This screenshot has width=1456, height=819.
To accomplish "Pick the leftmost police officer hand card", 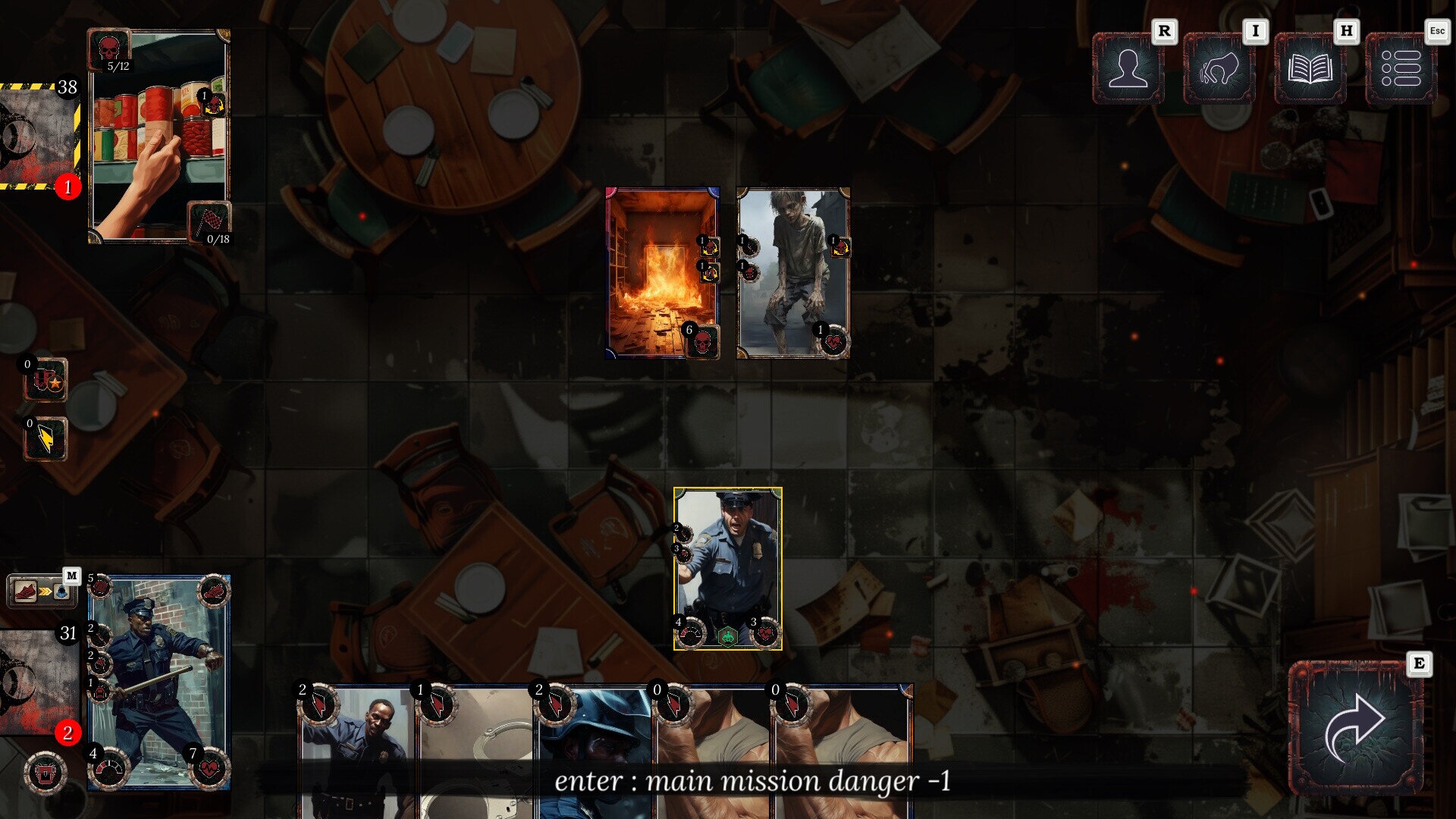I will coord(358,751).
